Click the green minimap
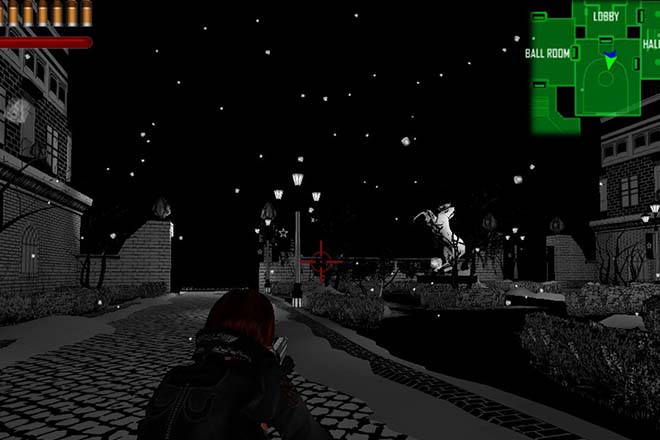Viewport: 660px width, 440px height. [594, 67]
